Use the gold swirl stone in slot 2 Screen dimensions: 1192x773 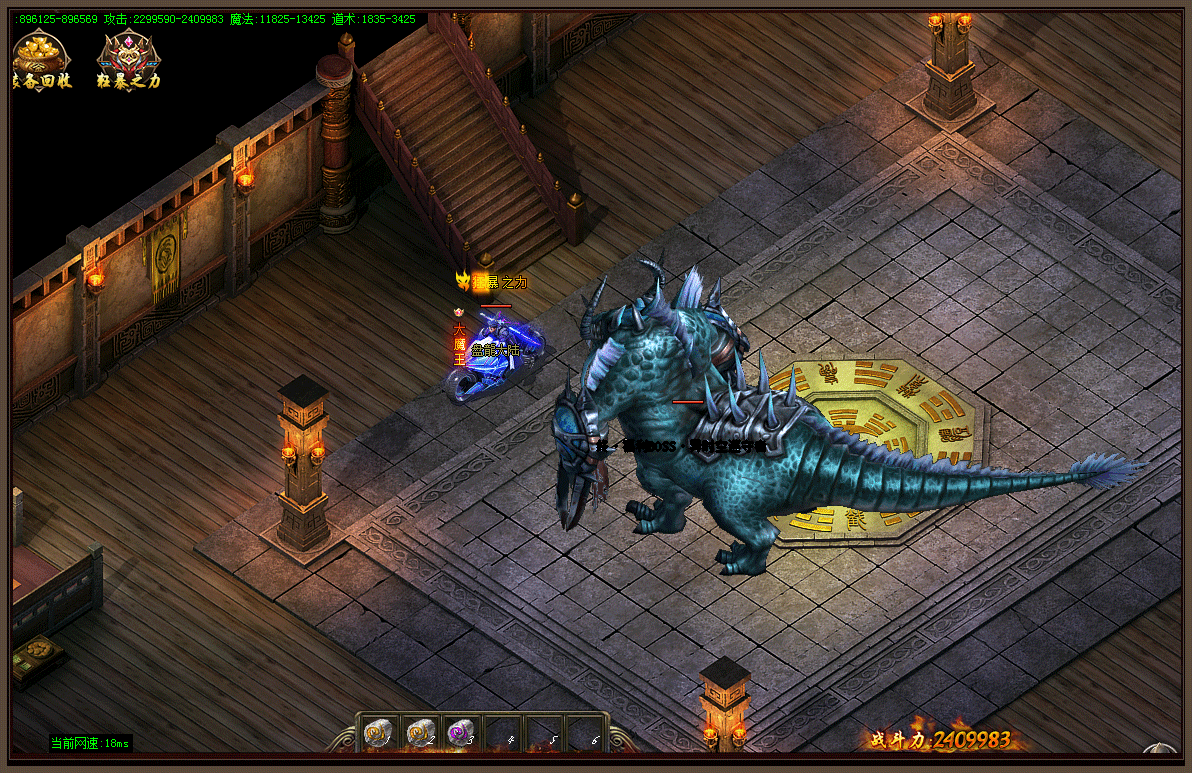tap(419, 734)
